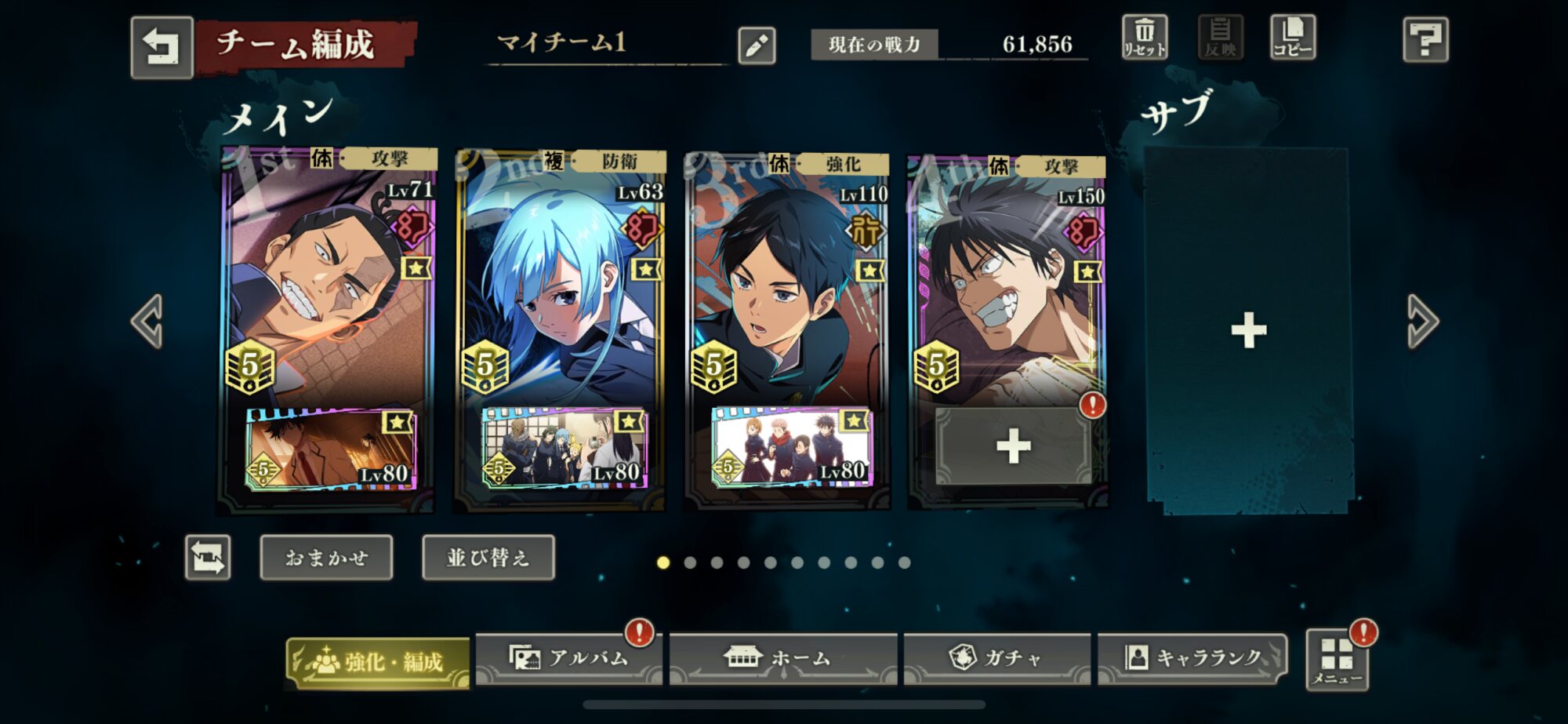Open the アルバム album tab
The height and width of the screenshot is (724, 1568).
point(569,658)
